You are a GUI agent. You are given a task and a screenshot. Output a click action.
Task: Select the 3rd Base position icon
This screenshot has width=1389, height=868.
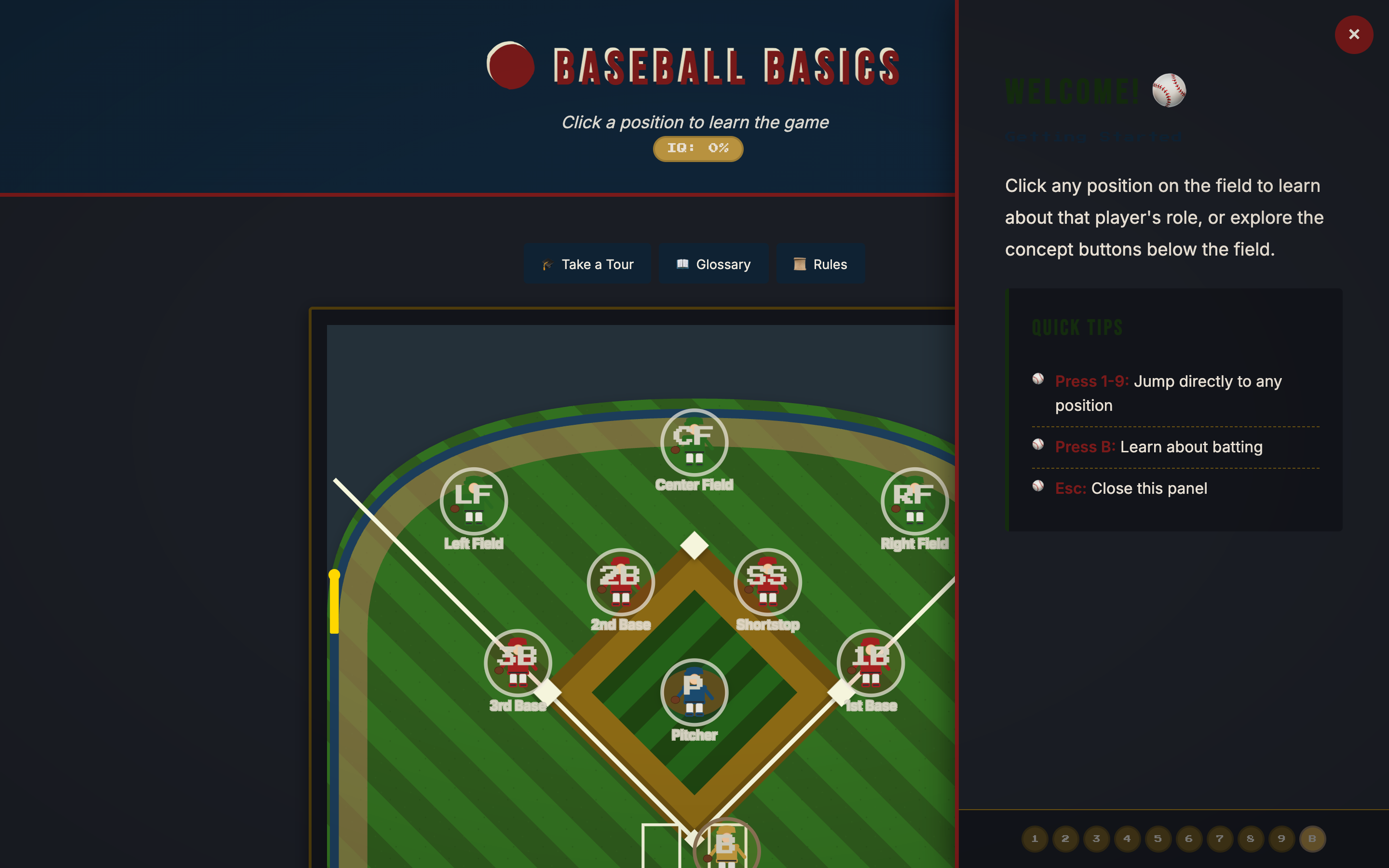coord(518,663)
